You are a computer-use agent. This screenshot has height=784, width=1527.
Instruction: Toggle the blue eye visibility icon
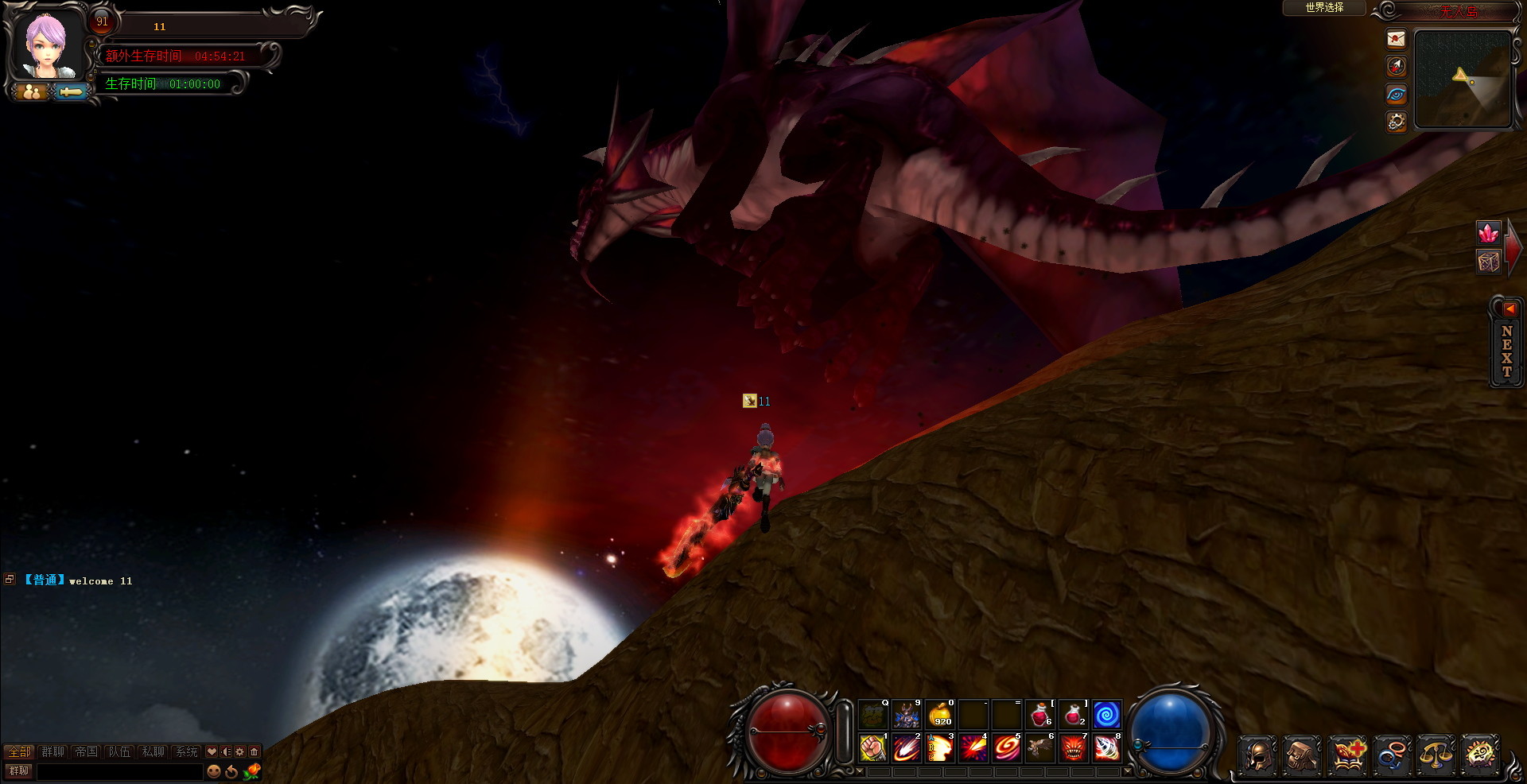pyautogui.click(x=1396, y=95)
